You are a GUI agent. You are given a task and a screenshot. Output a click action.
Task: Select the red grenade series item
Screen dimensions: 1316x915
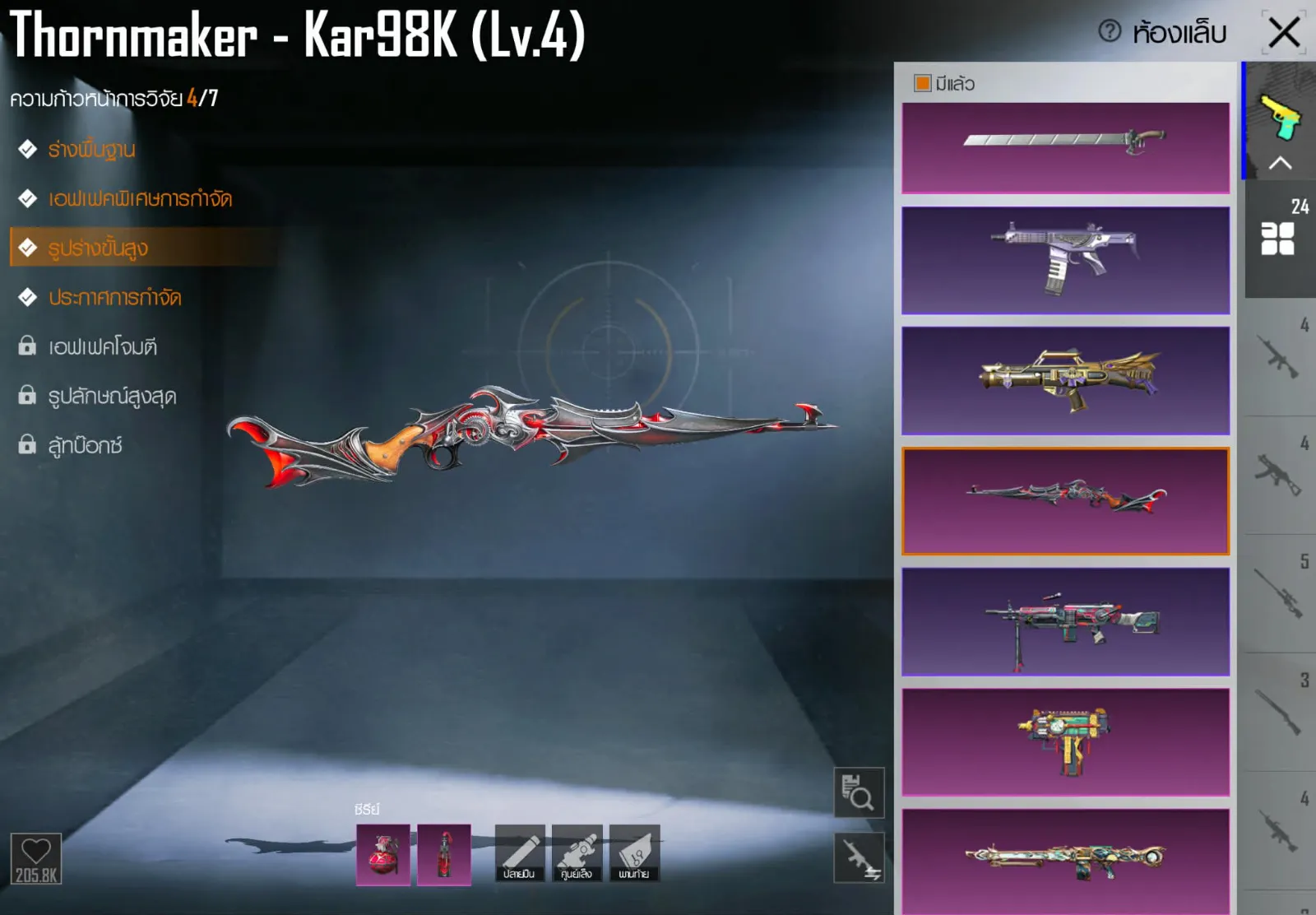382,854
